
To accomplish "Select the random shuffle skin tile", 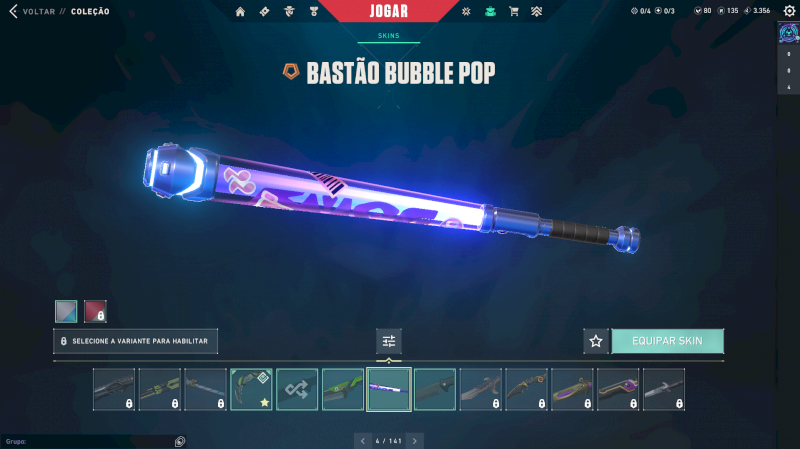I will (x=297, y=389).
